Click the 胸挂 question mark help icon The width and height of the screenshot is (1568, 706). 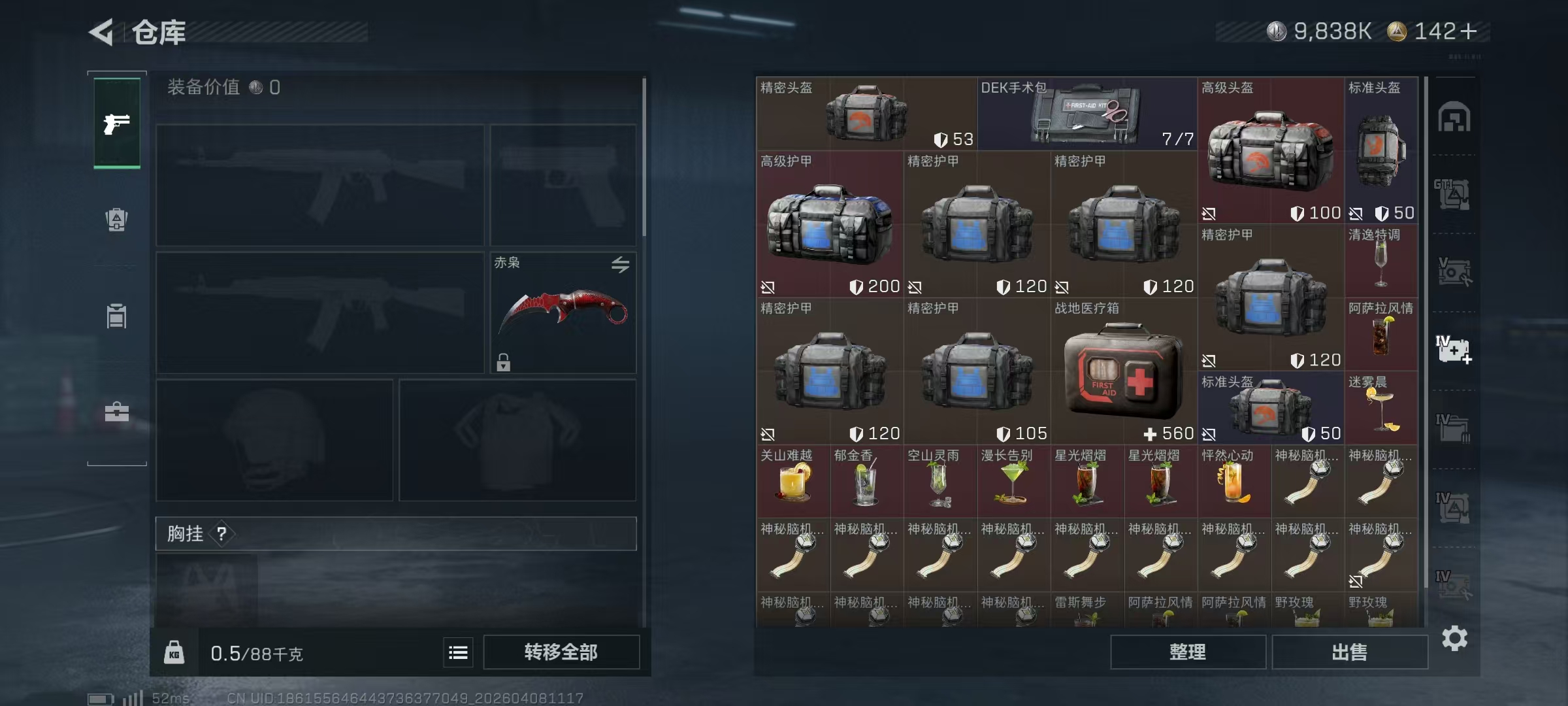(x=221, y=534)
